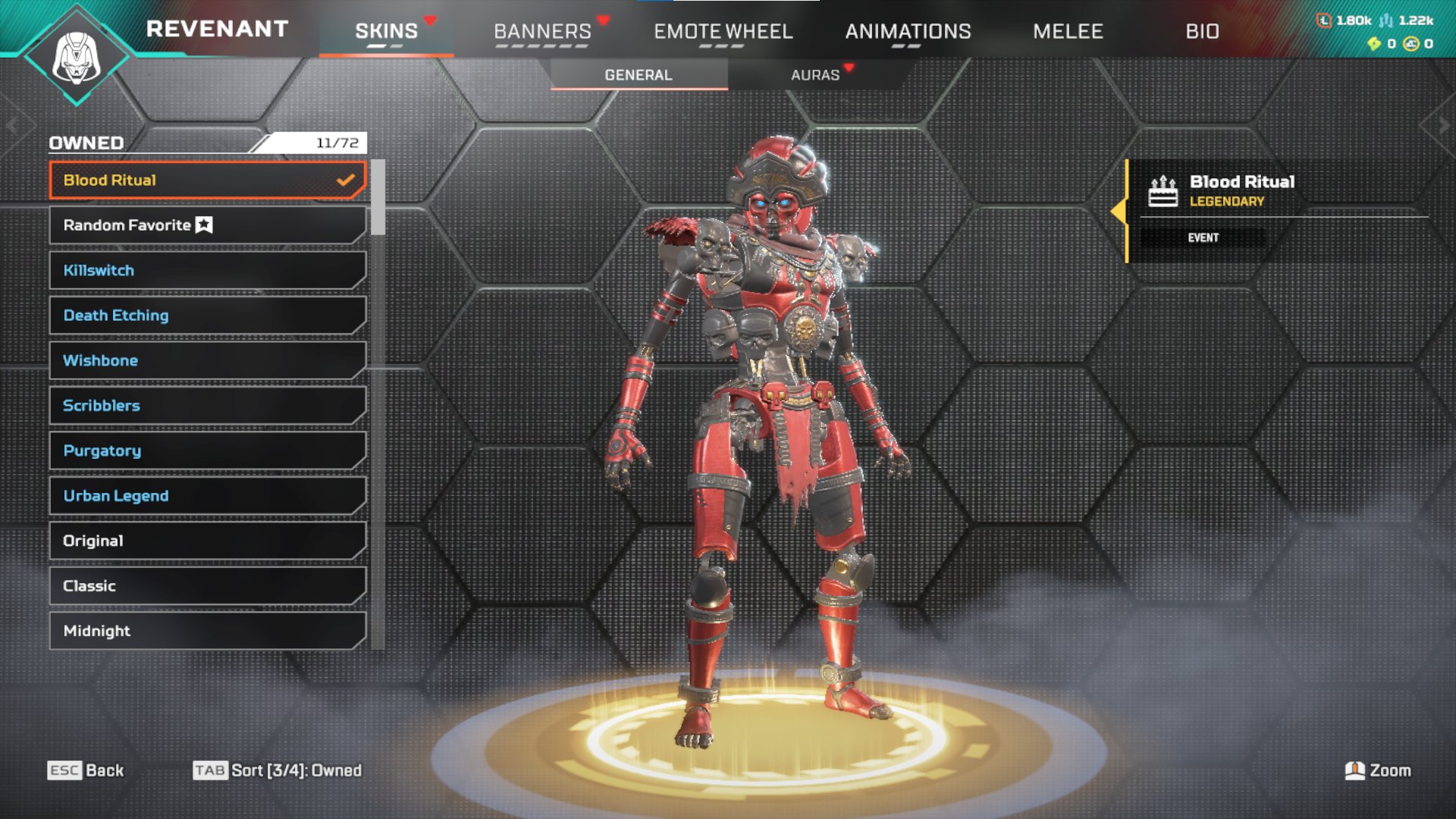
Task: Change the Sort order from Owned
Action: [278, 770]
